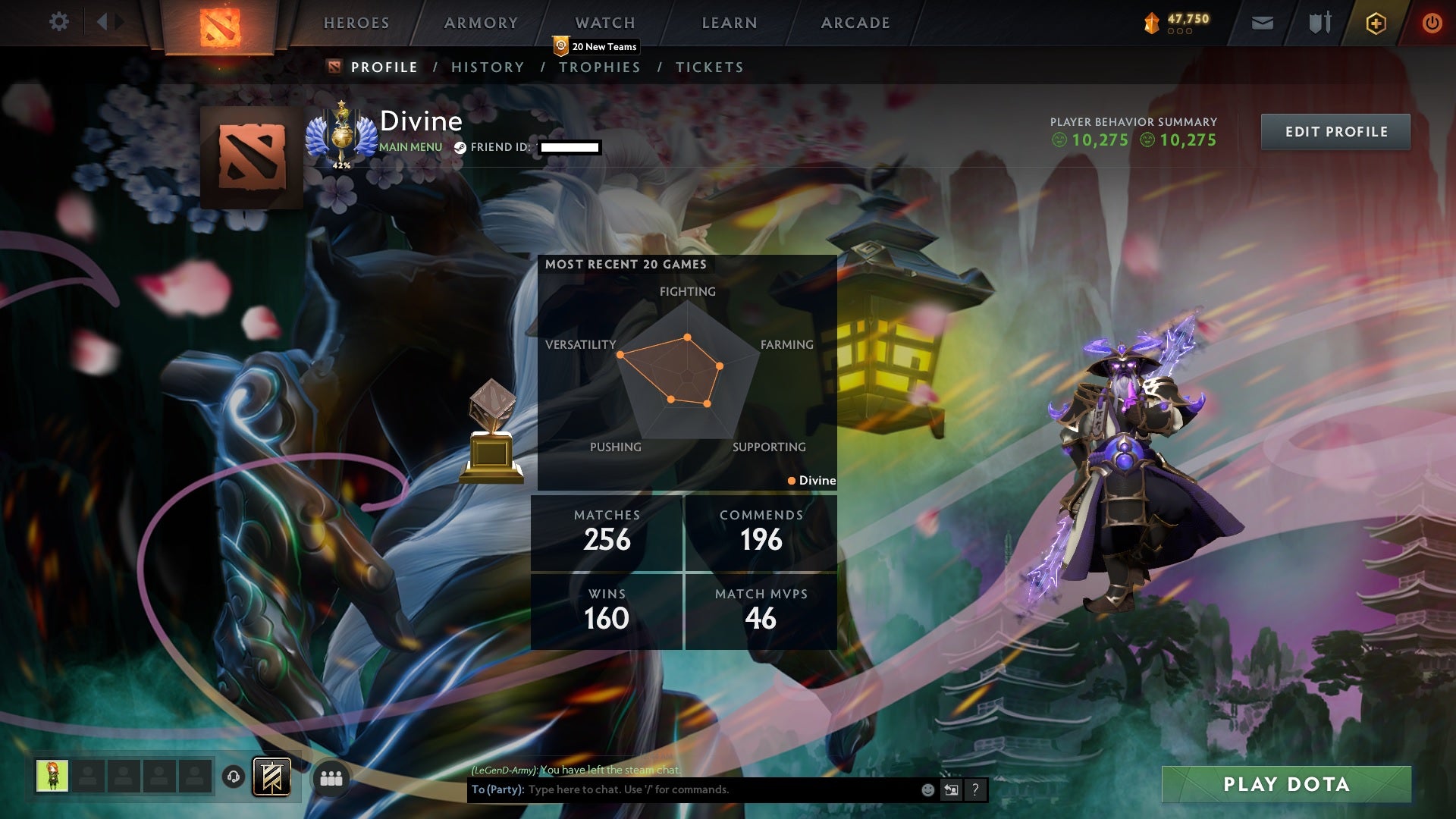Open the chat emoticon picker
Screen dimensions: 1456x819
[927, 789]
